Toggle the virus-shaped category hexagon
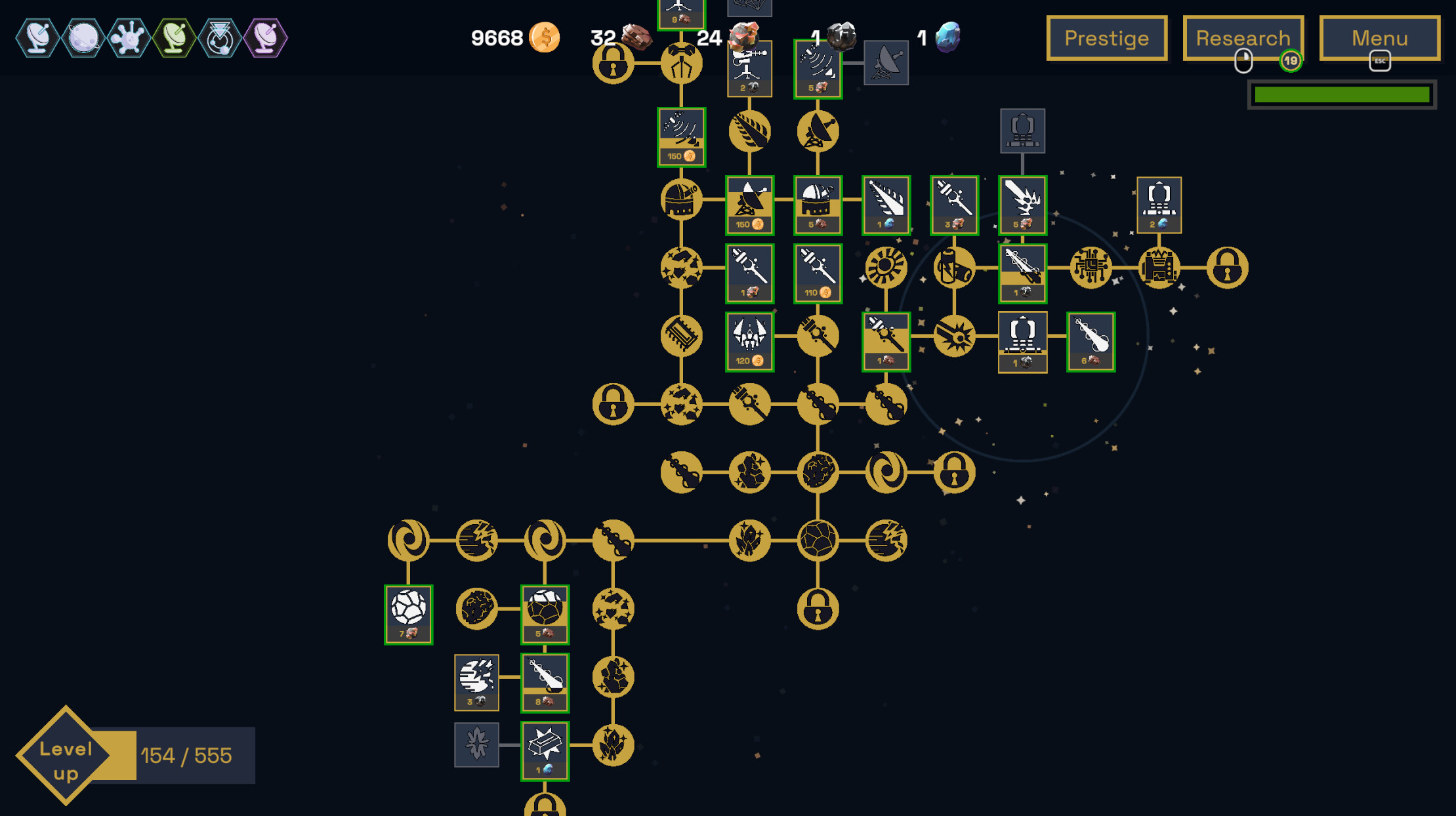This screenshot has width=1456, height=816. (128, 38)
